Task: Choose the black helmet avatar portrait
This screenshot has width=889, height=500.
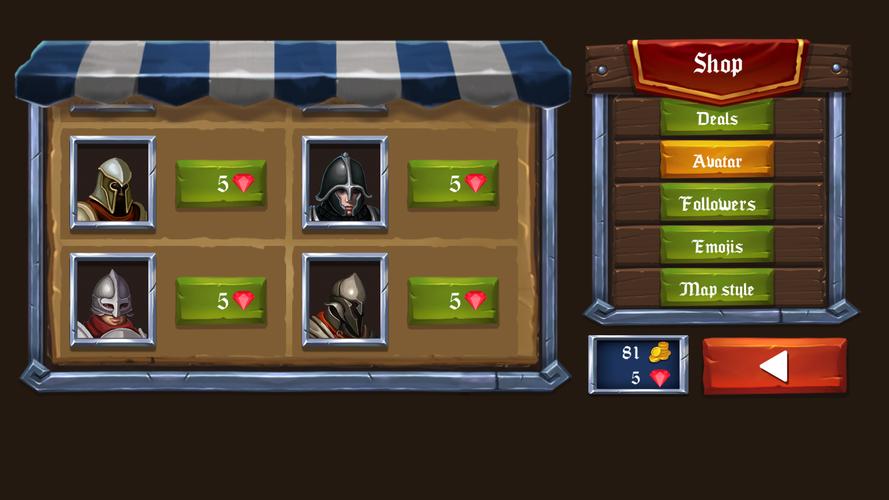Action: click(x=345, y=183)
